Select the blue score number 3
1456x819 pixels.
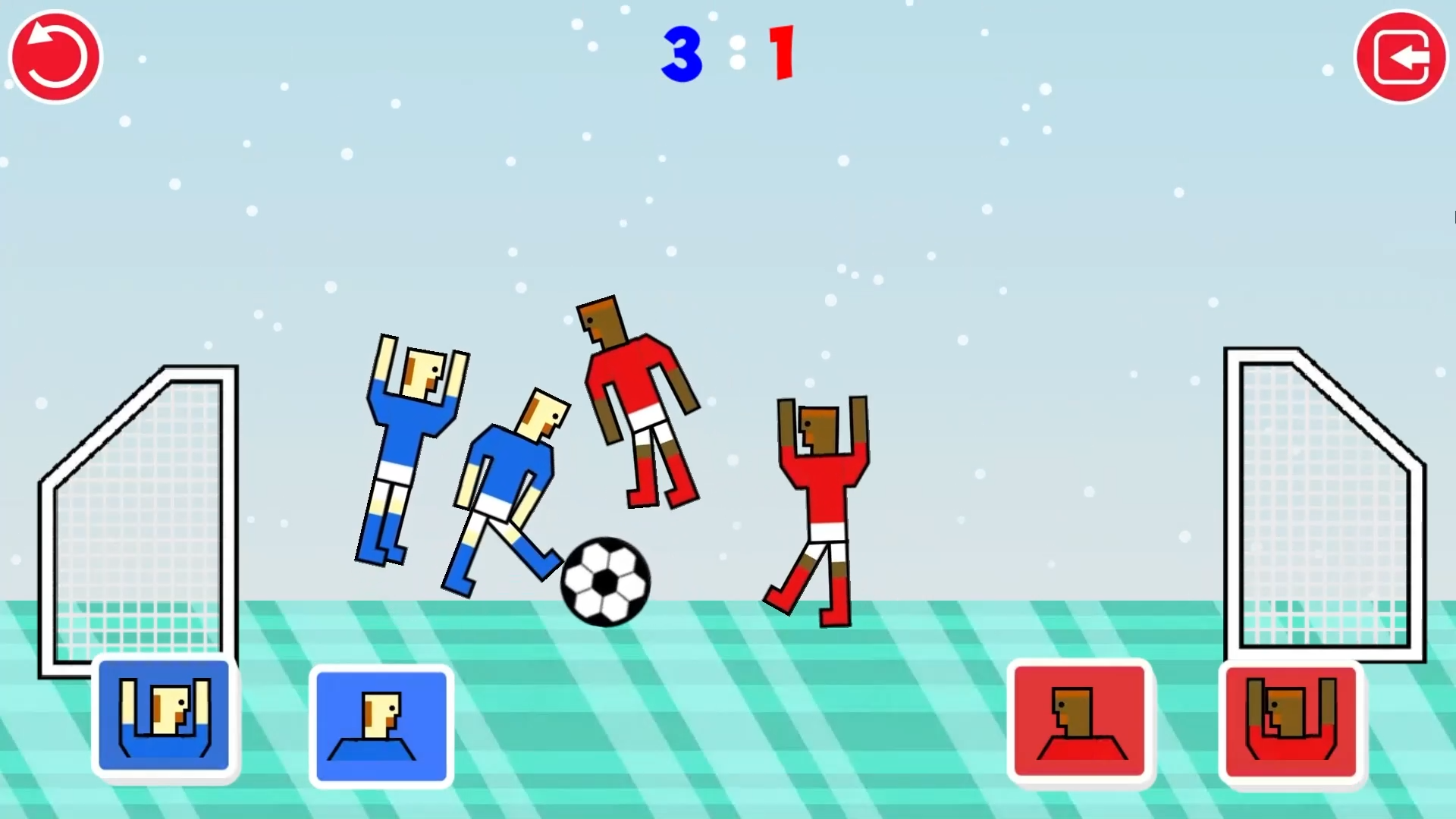pos(680,52)
